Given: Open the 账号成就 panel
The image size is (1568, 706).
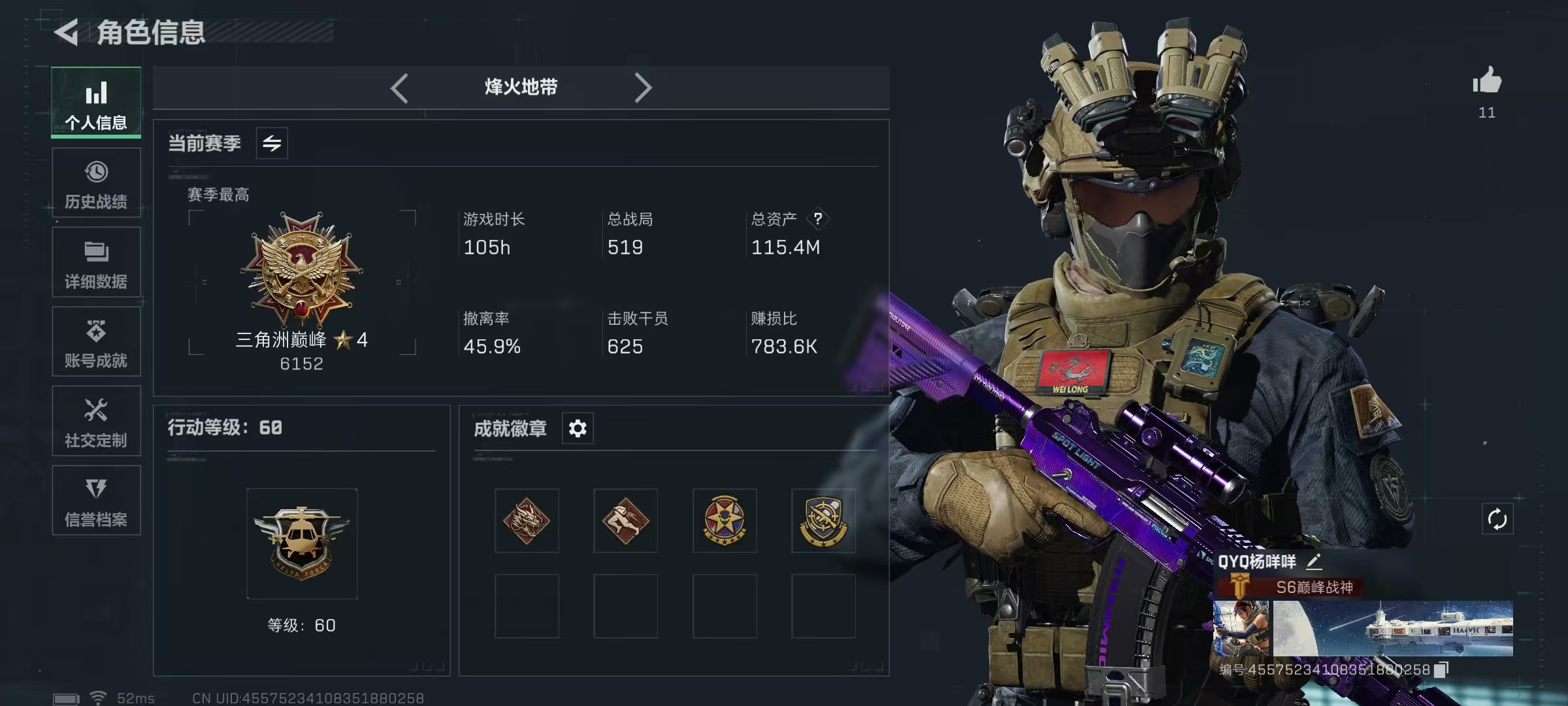Looking at the screenshot, I should coord(96,341).
